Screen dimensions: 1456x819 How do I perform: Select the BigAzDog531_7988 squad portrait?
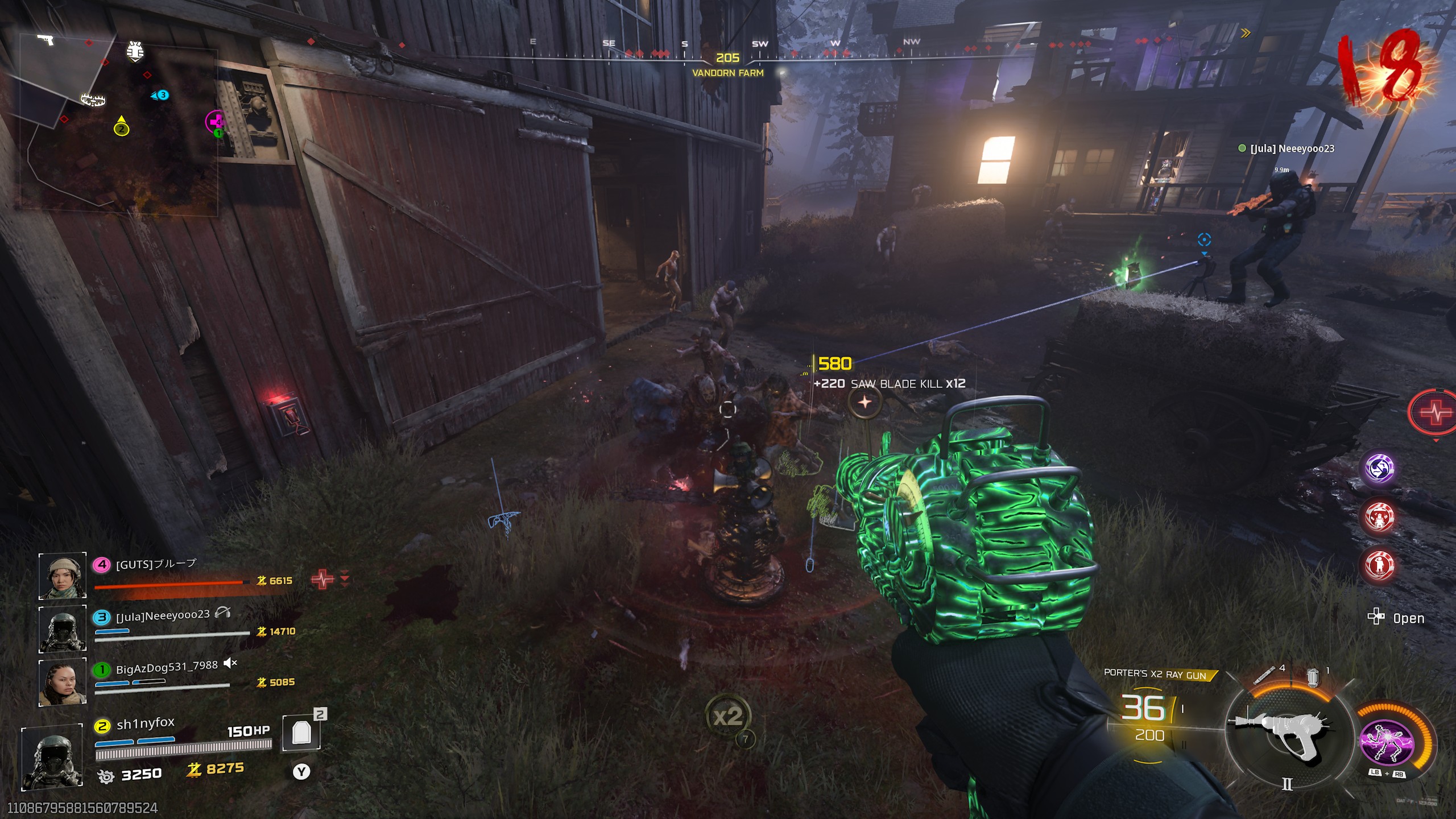pyautogui.click(x=62, y=682)
